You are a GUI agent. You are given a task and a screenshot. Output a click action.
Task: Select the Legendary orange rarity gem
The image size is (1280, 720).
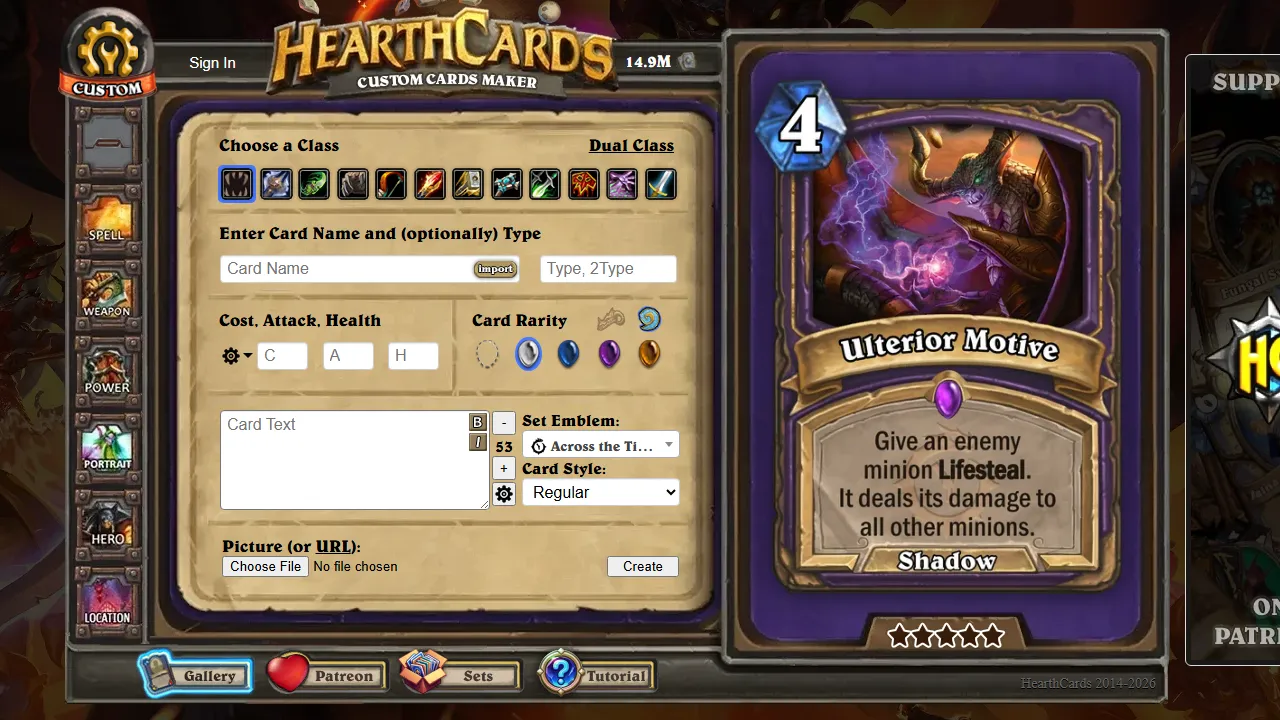pos(649,353)
